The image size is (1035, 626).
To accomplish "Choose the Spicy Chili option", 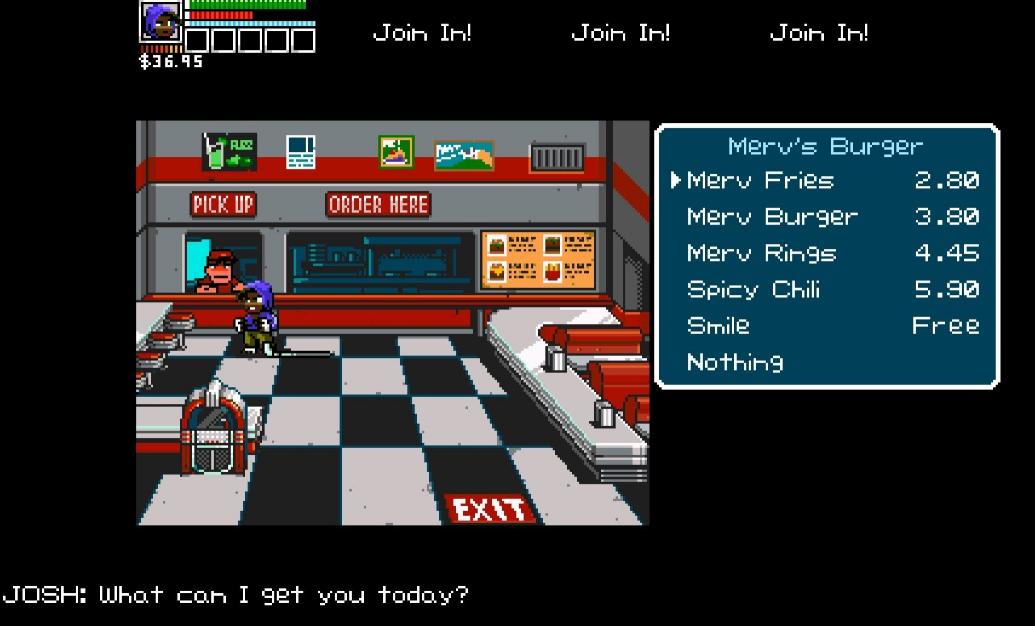I will (753, 290).
